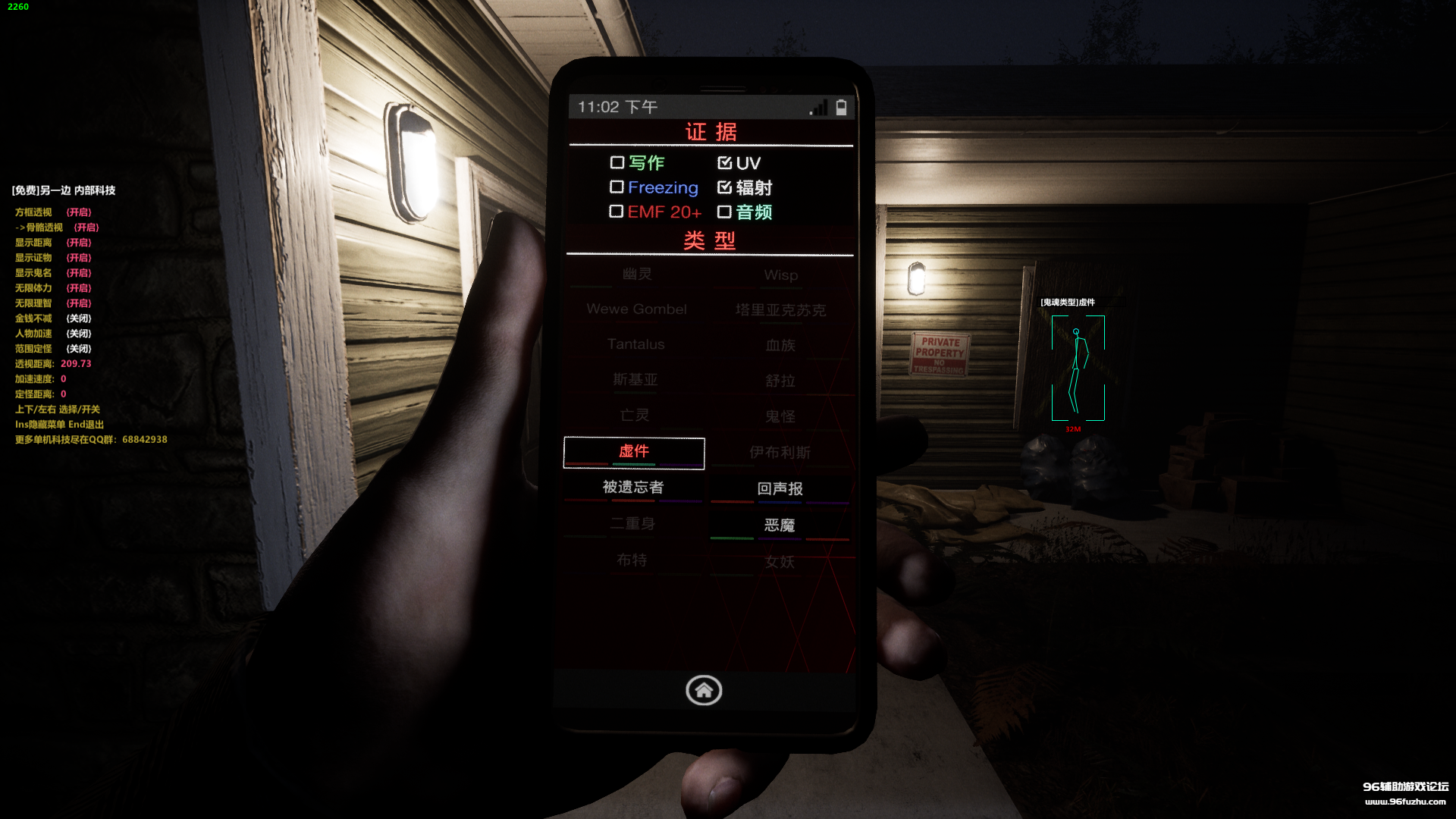The height and width of the screenshot is (819, 1456).
Task: Choose the Wisp ghost type
Action: 780,275
